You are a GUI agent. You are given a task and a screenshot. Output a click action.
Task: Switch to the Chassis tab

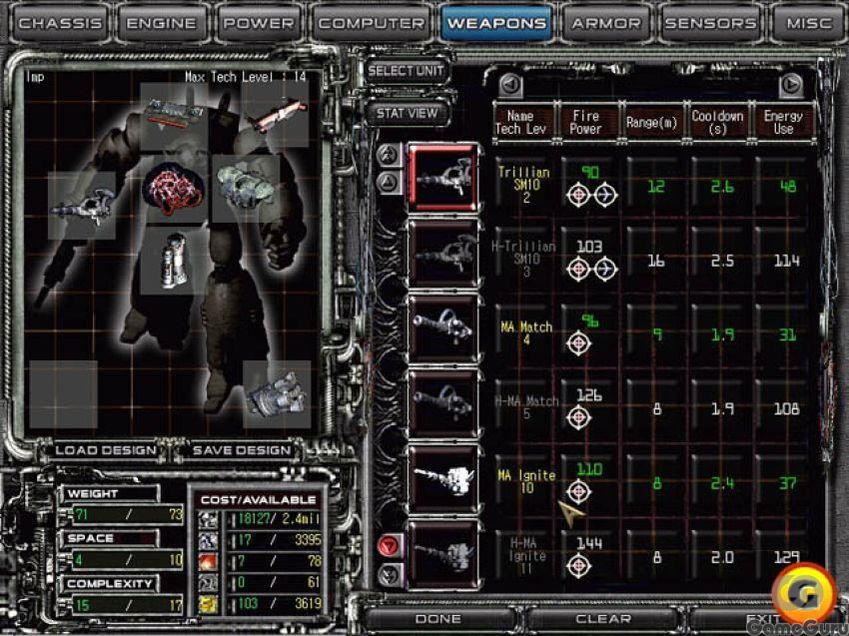(x=59, y=23)
